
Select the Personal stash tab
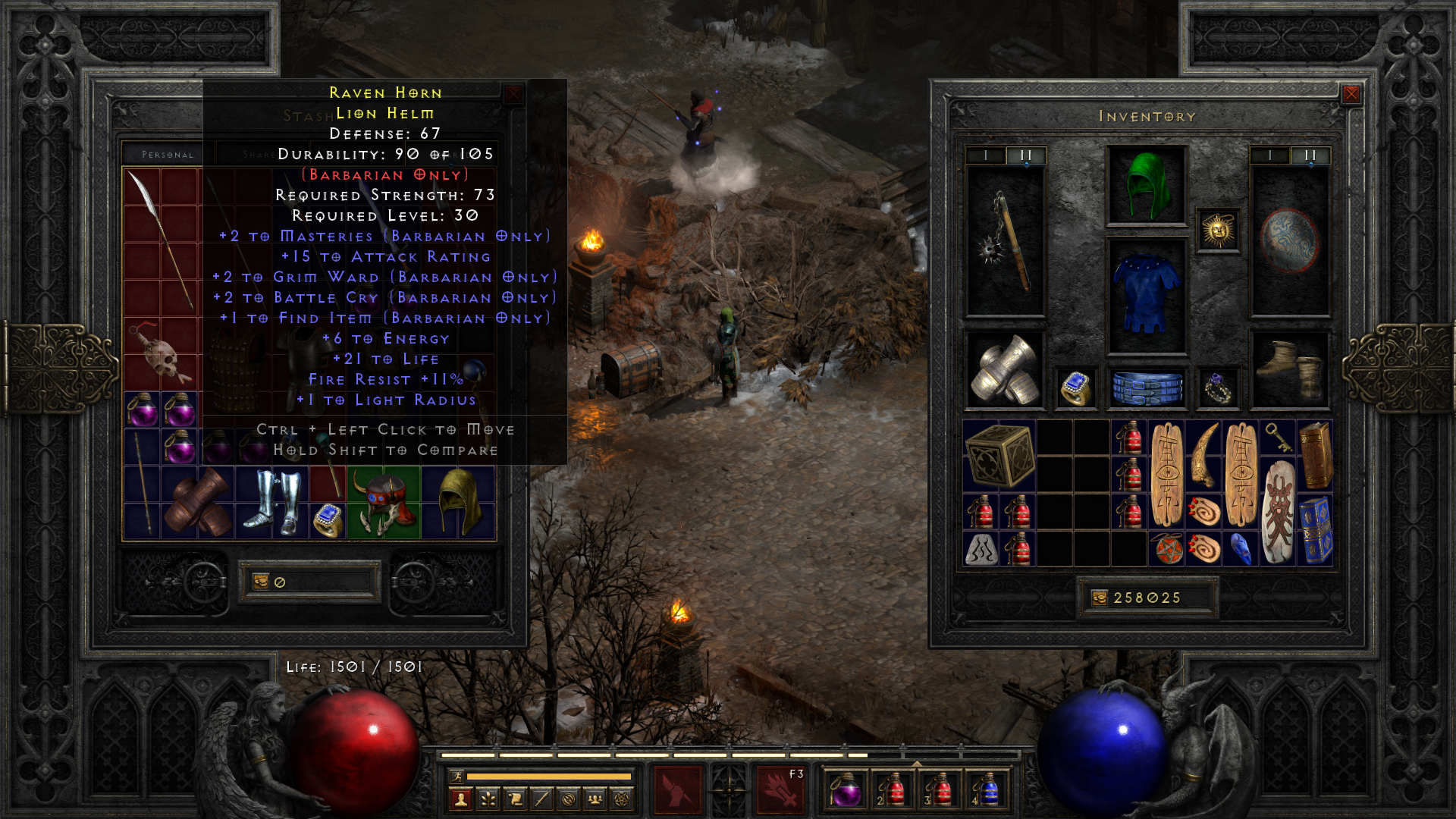(x=166, y=154)
